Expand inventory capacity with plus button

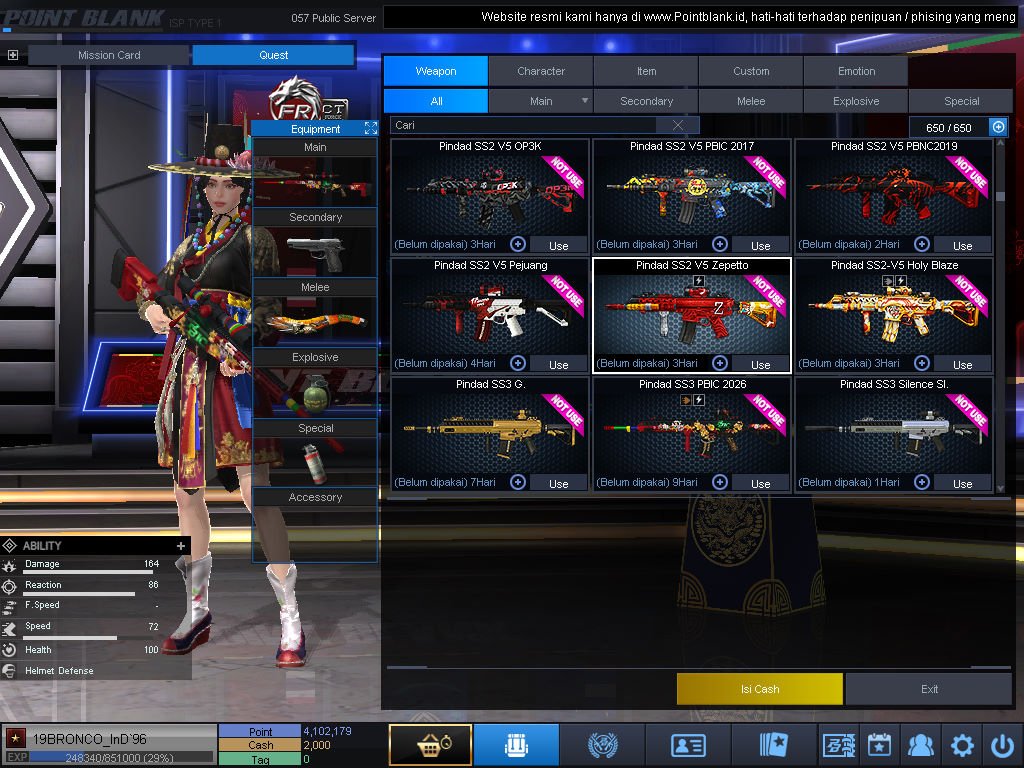coord(998,127)
